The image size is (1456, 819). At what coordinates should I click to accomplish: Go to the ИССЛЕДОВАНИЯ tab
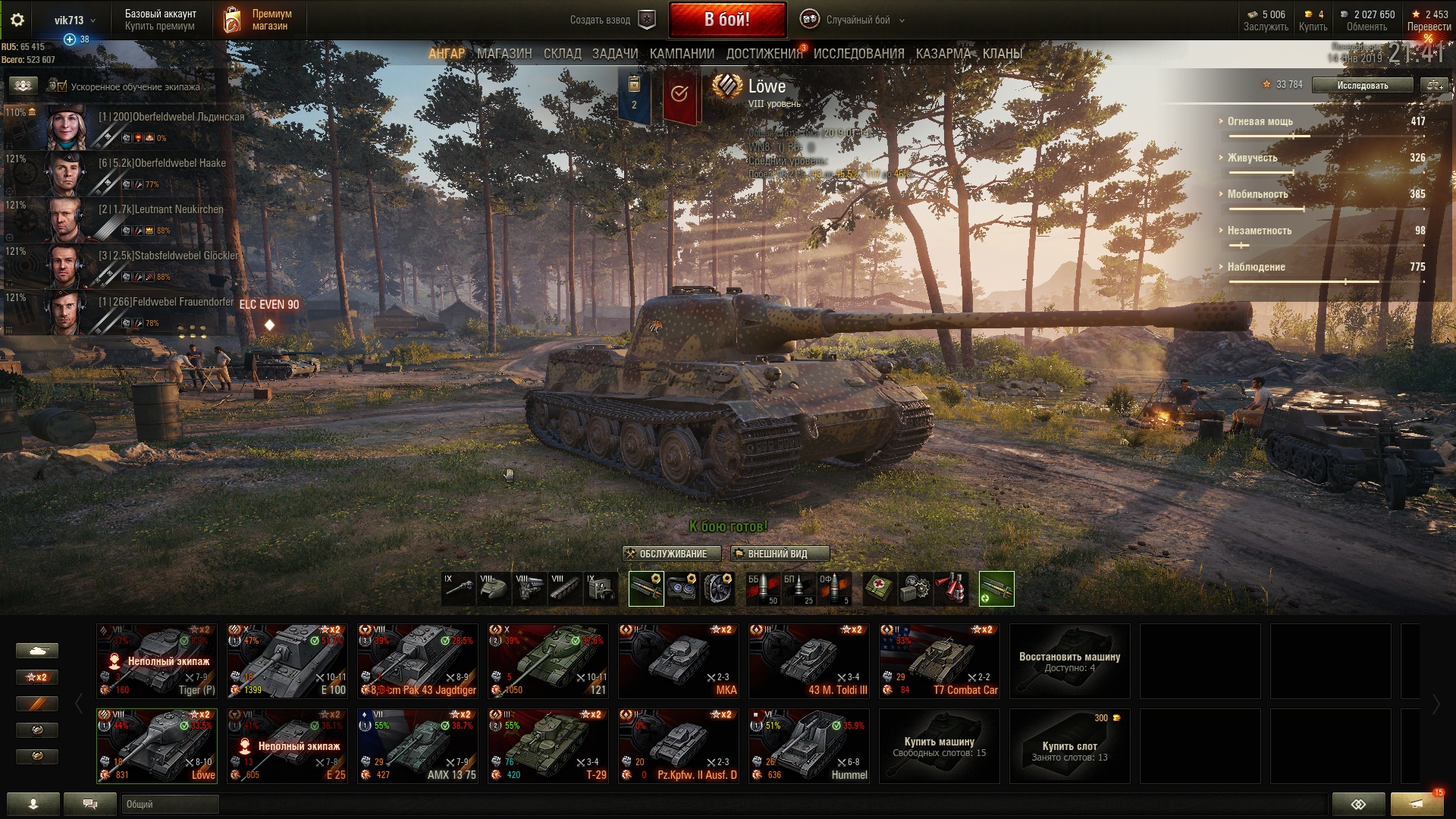point(858,54)
